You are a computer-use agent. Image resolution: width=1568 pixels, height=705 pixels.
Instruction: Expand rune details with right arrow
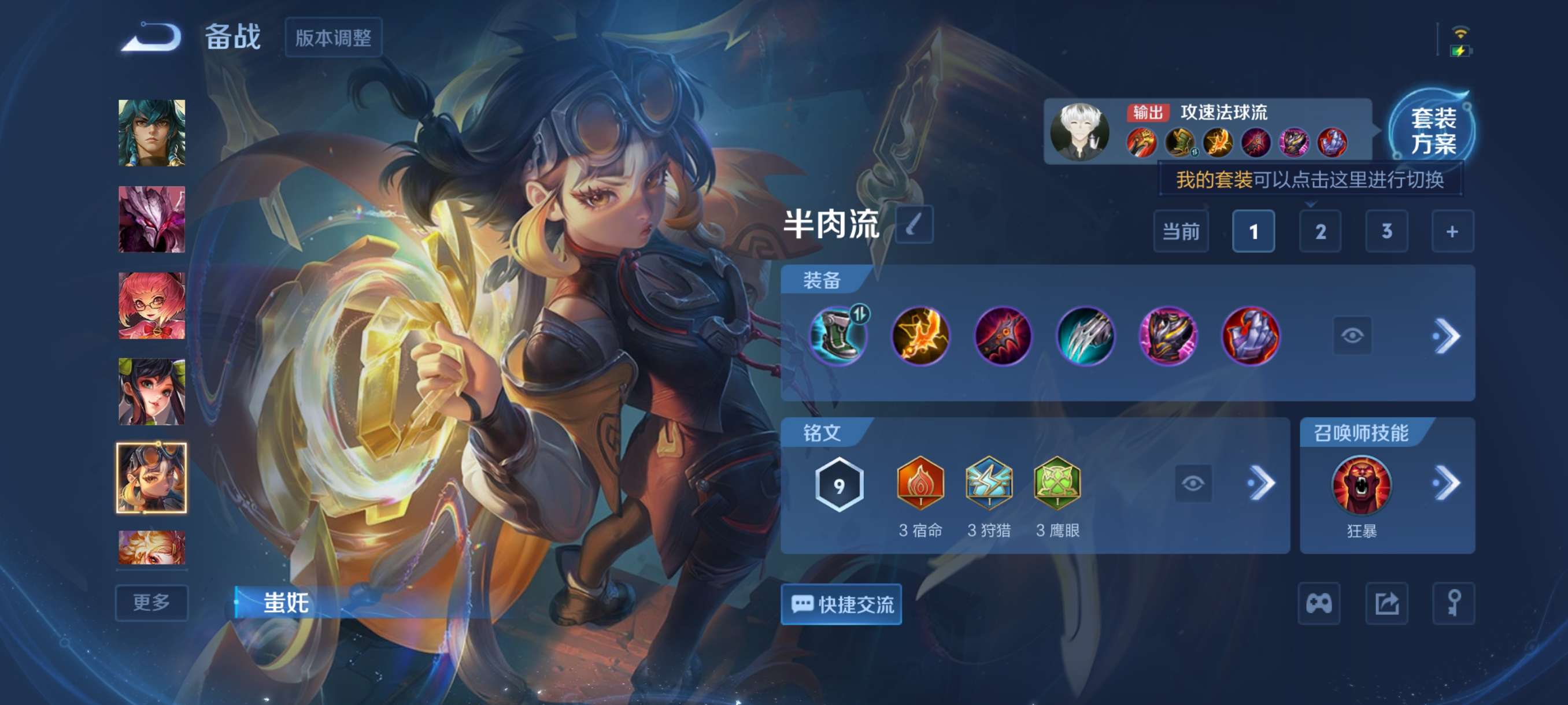click(1265, 483)
